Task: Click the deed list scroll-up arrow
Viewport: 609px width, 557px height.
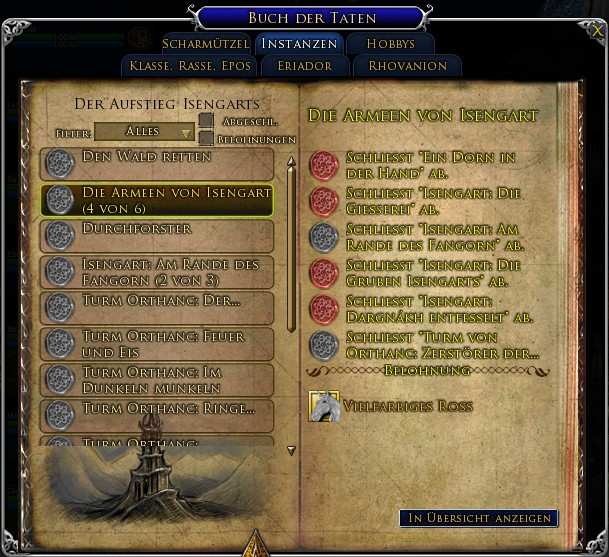Action: [x=291, y=161]
